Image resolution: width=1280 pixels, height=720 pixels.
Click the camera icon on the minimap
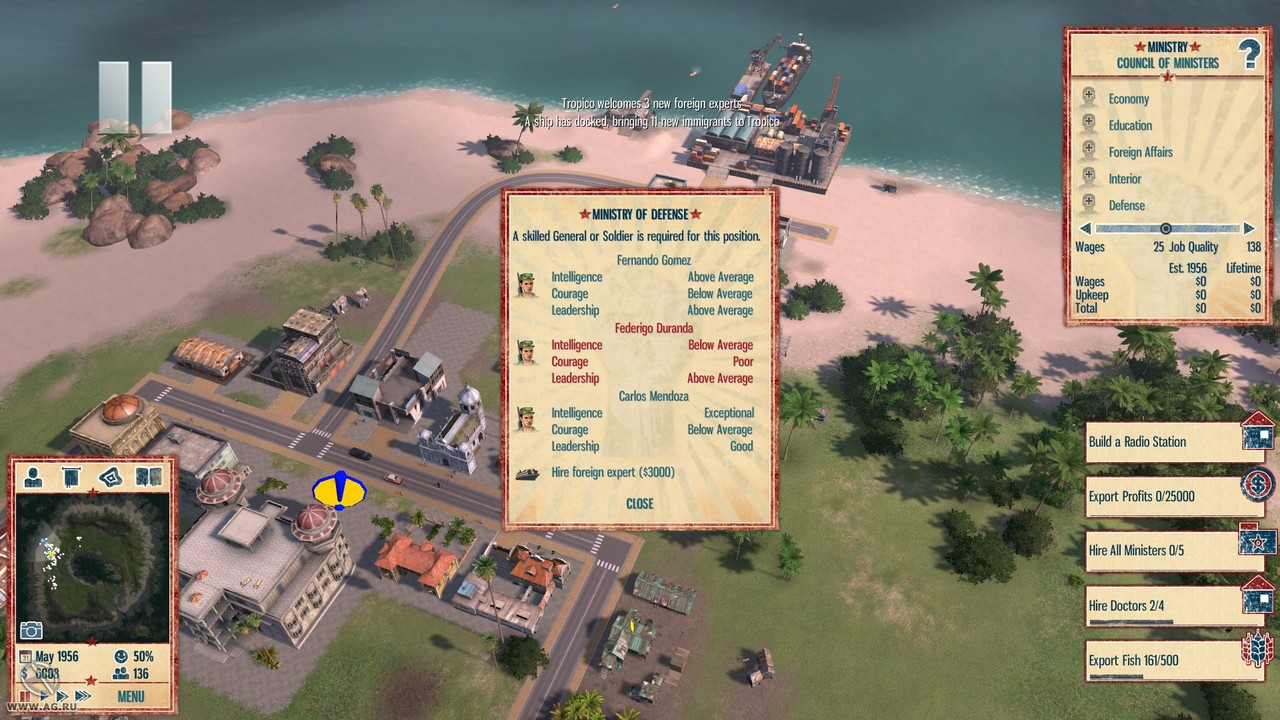click(x=31, y=630)
